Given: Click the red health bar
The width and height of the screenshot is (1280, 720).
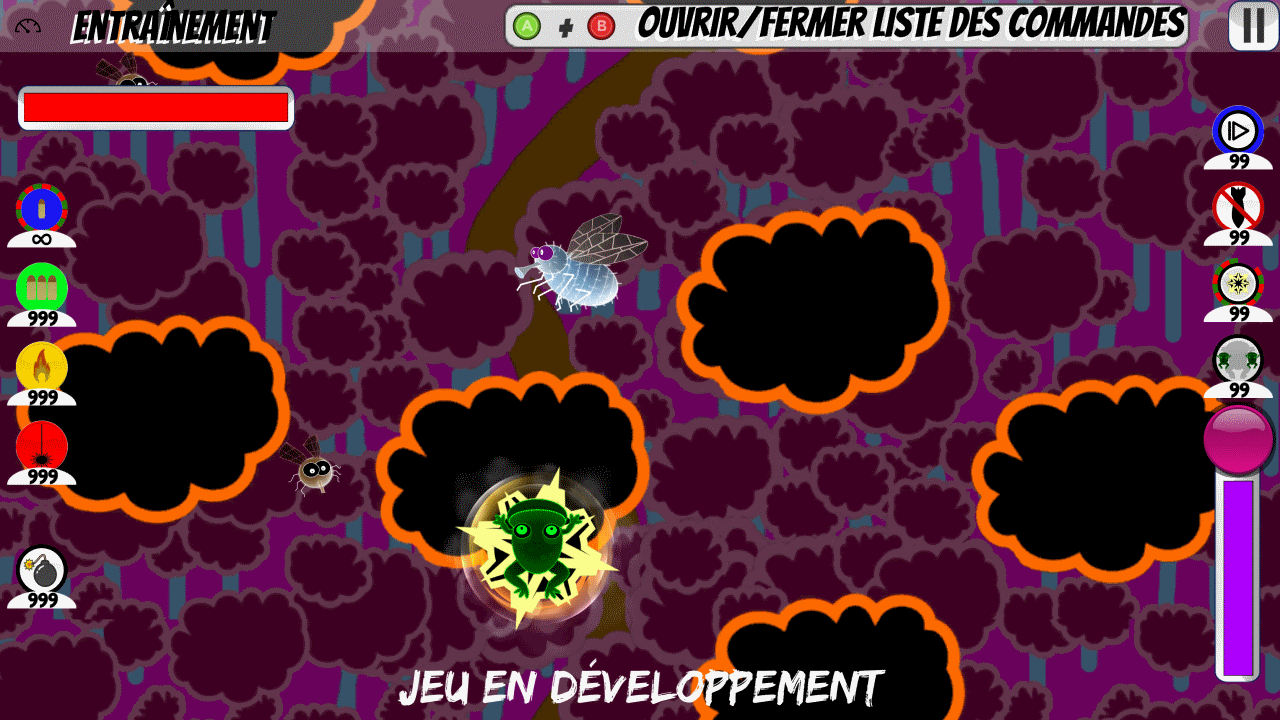Looking at the screenshot, I should (x=153, y=106).
